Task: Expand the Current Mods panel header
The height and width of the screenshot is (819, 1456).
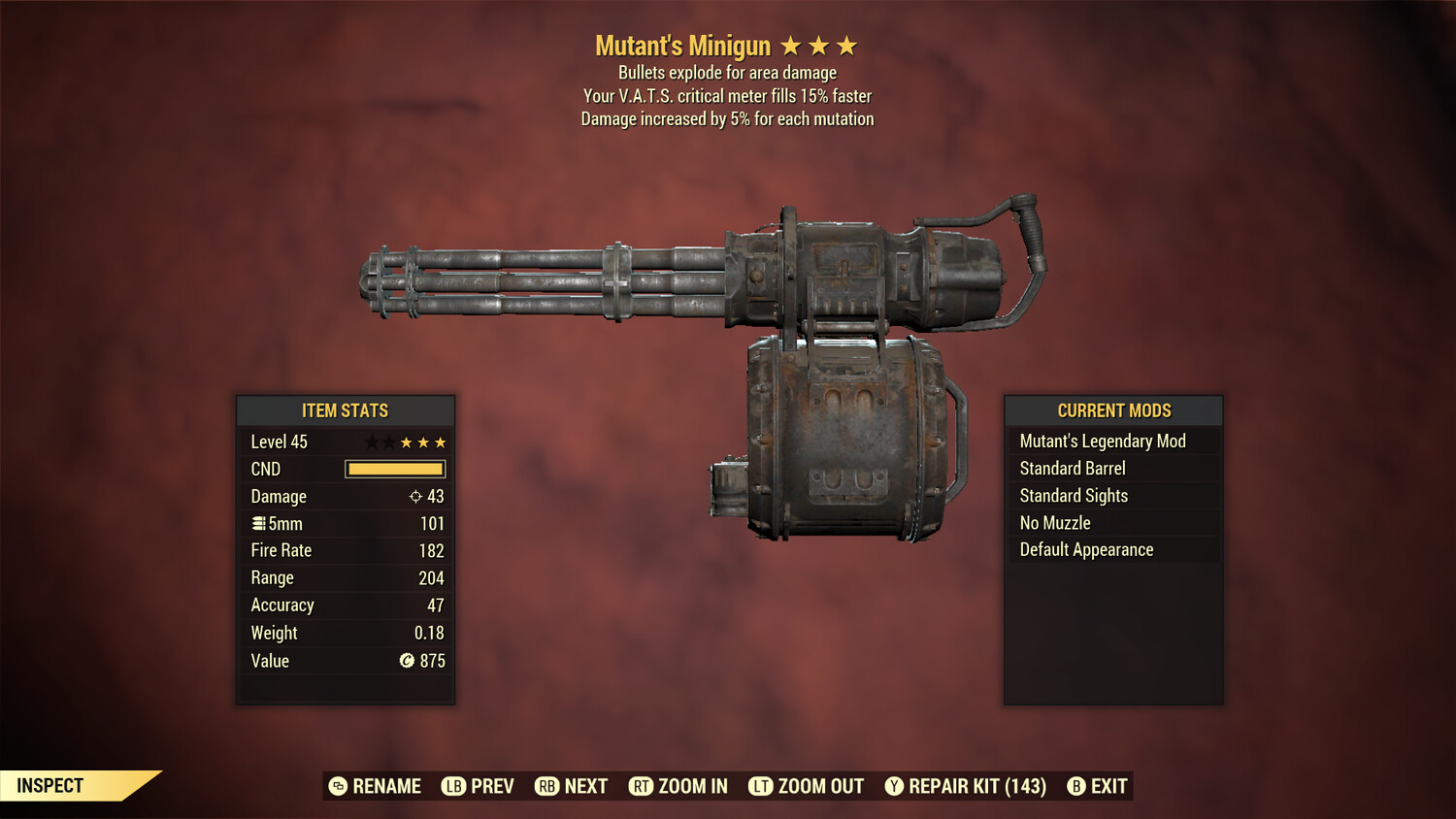Action: coord(1112,410)
